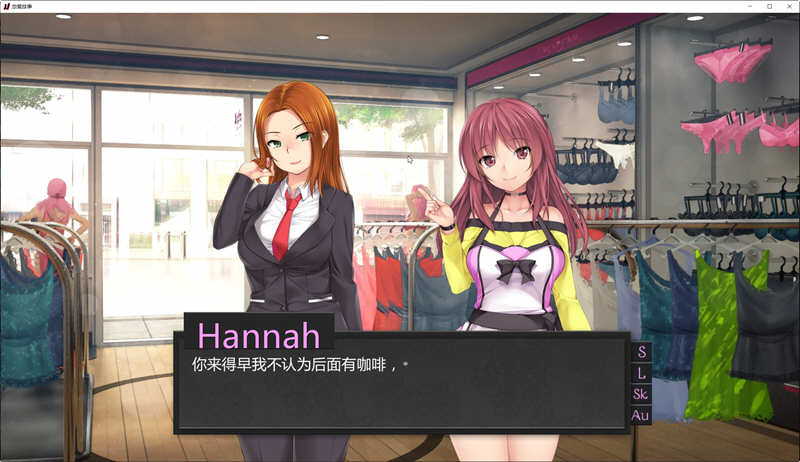Open the L load button

click(641, 373)
